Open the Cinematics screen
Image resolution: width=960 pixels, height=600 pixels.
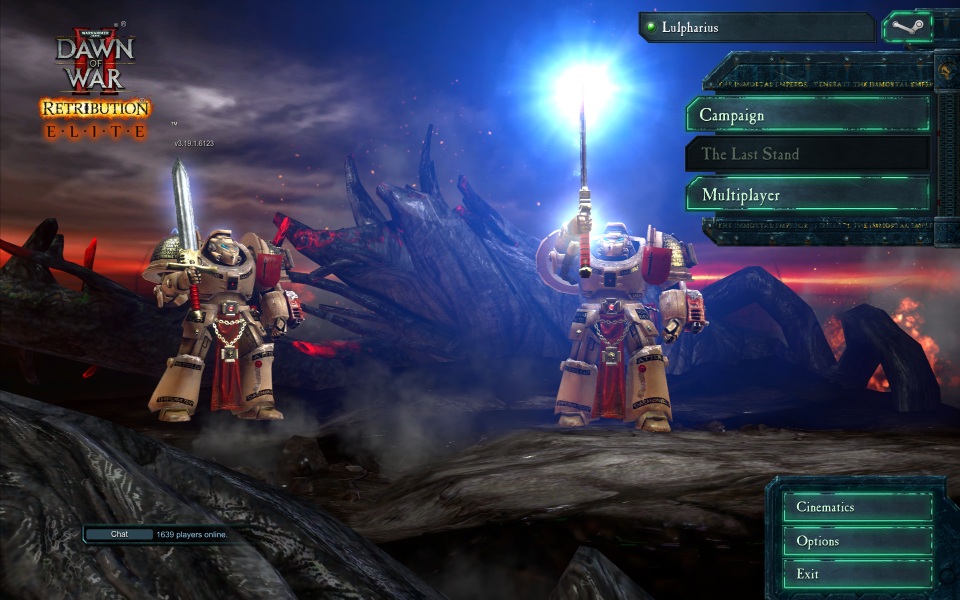pyautogui.click(x=857, y=507)
